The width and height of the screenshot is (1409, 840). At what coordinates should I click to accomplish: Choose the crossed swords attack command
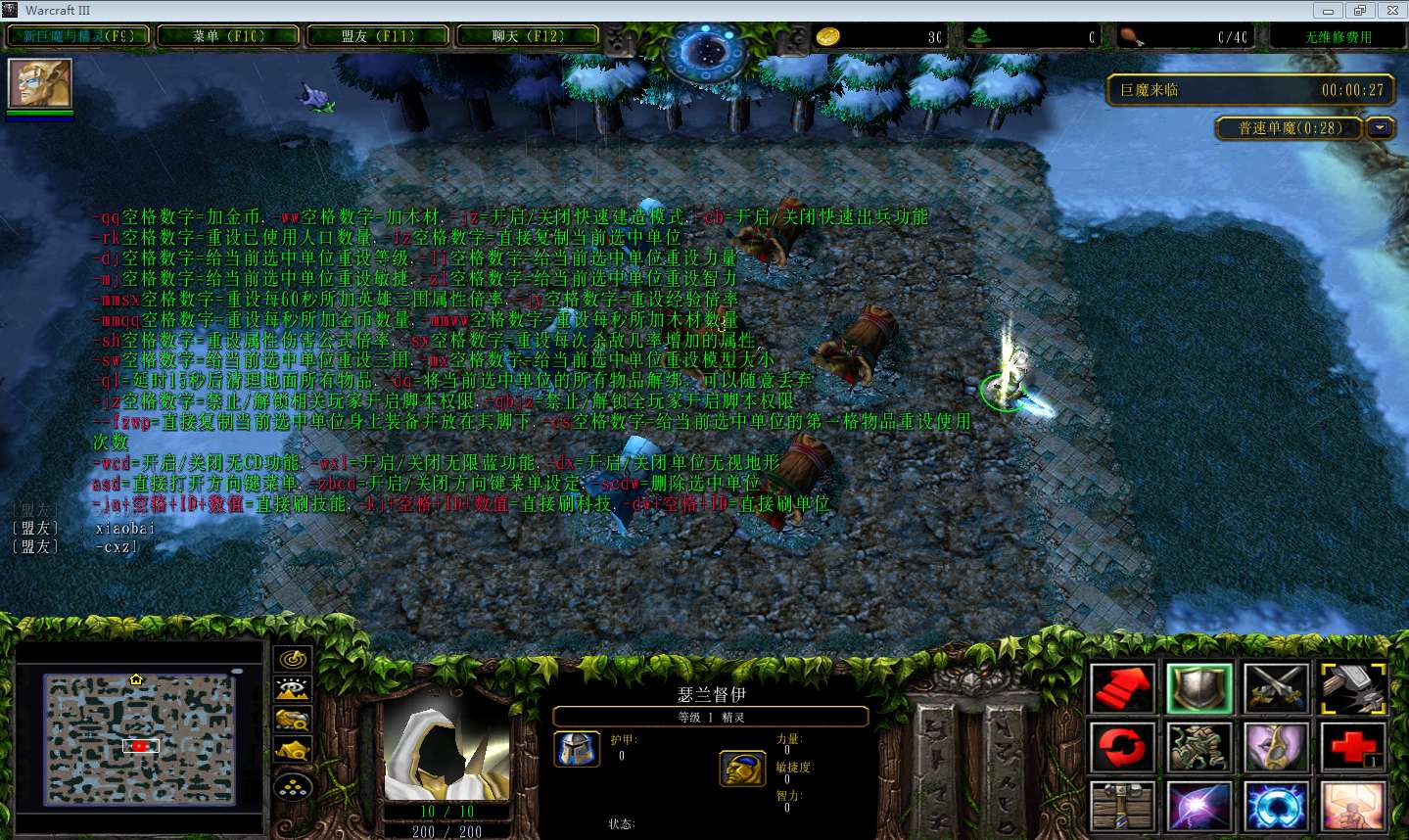click(1276, 688)
